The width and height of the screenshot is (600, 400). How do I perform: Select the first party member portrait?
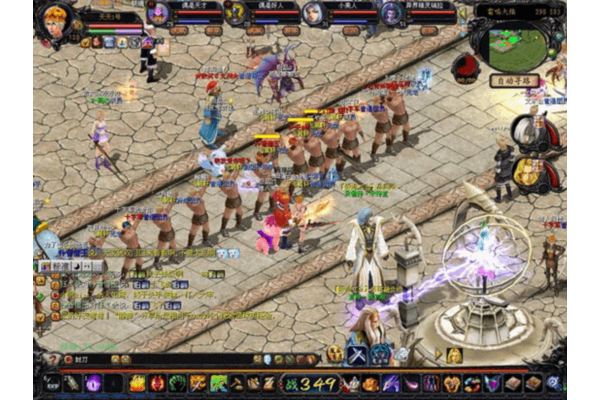tap(158, 13)
